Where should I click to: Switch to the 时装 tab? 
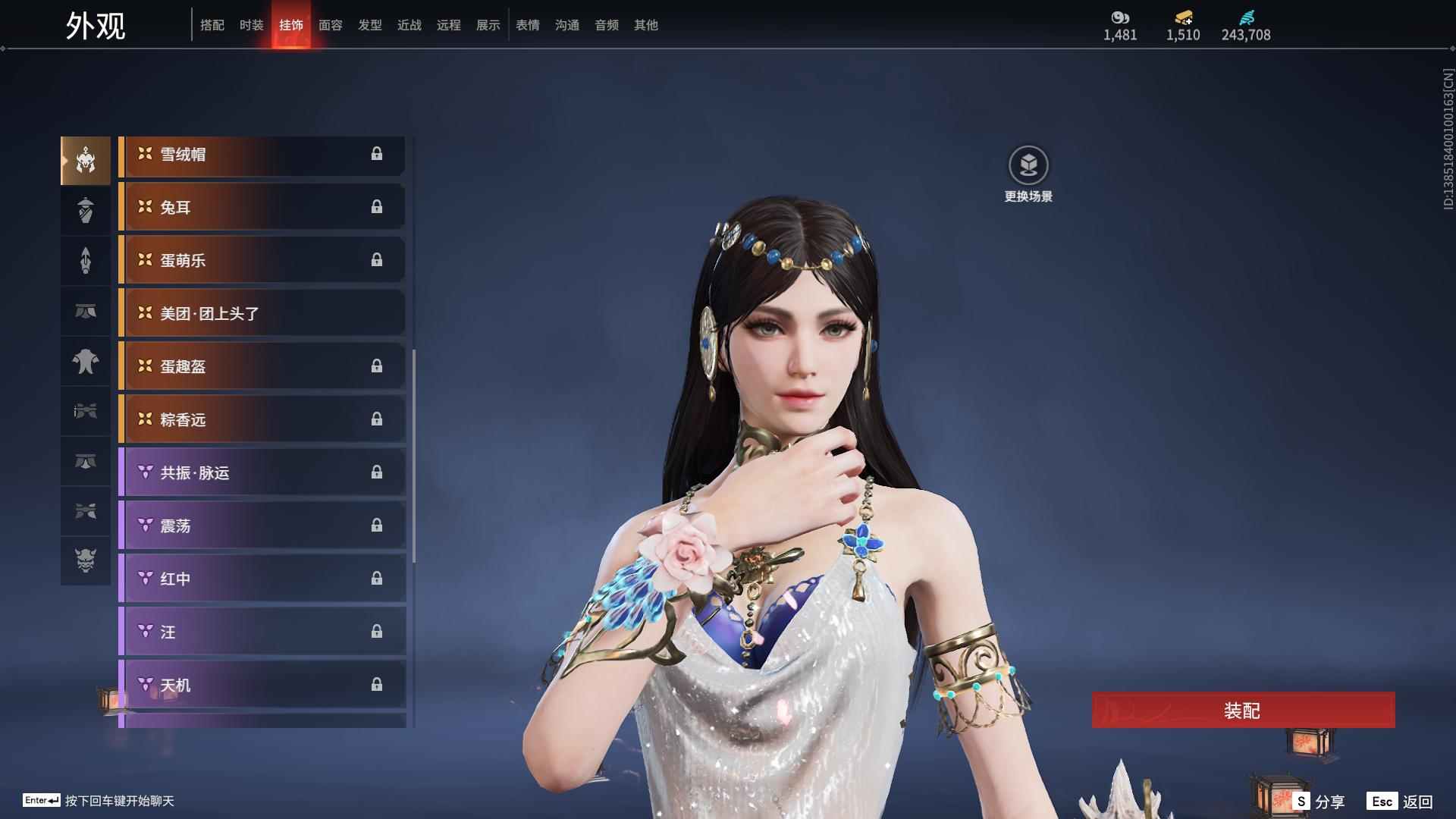251,25
